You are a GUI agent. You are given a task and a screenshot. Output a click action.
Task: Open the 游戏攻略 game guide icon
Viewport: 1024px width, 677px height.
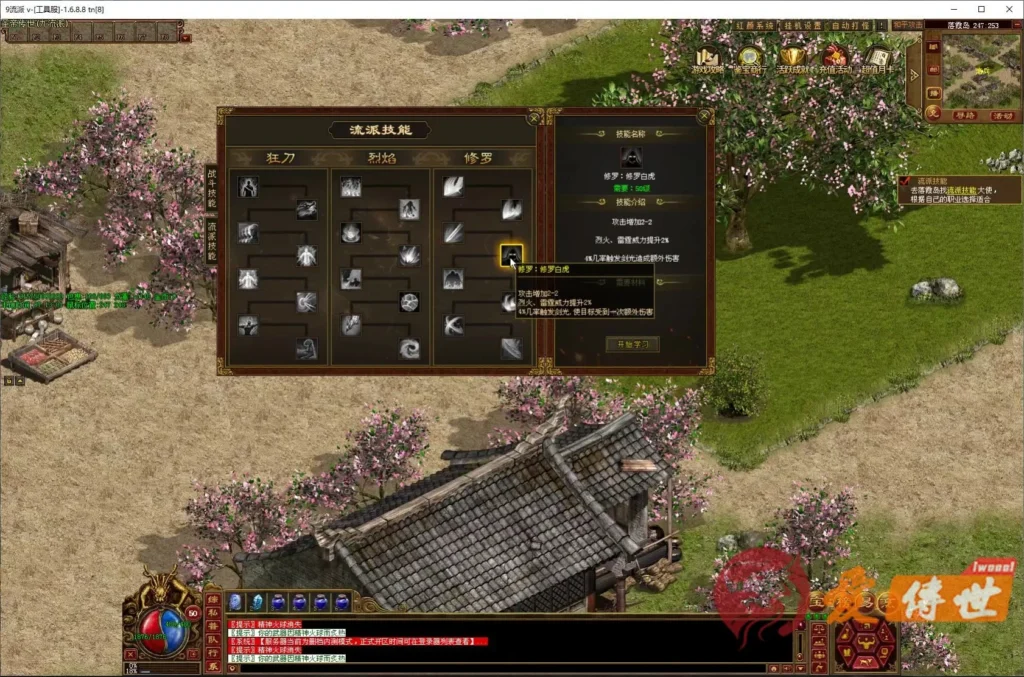point(708,59)
